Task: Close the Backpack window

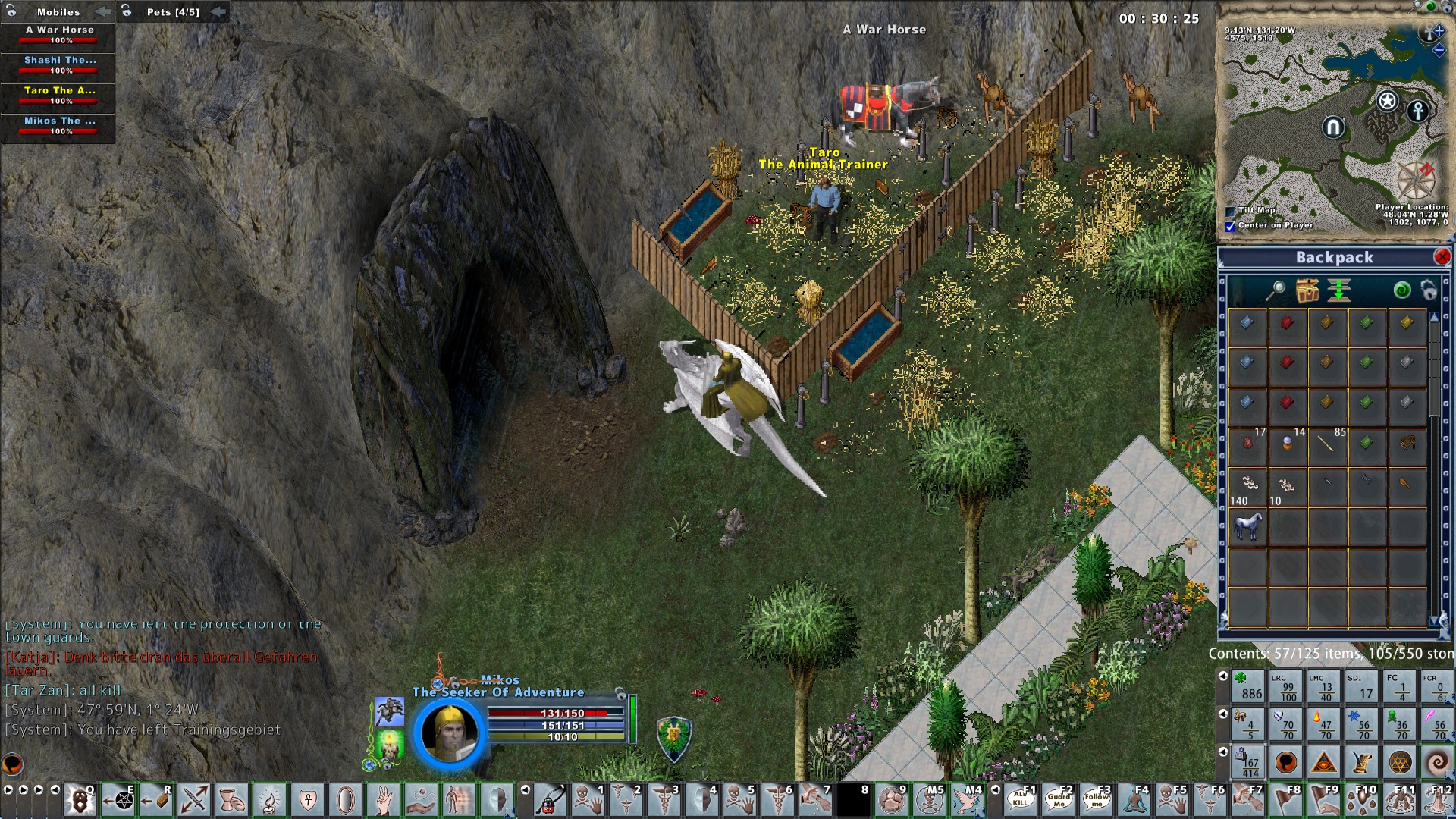Action: pos(1442,257)
